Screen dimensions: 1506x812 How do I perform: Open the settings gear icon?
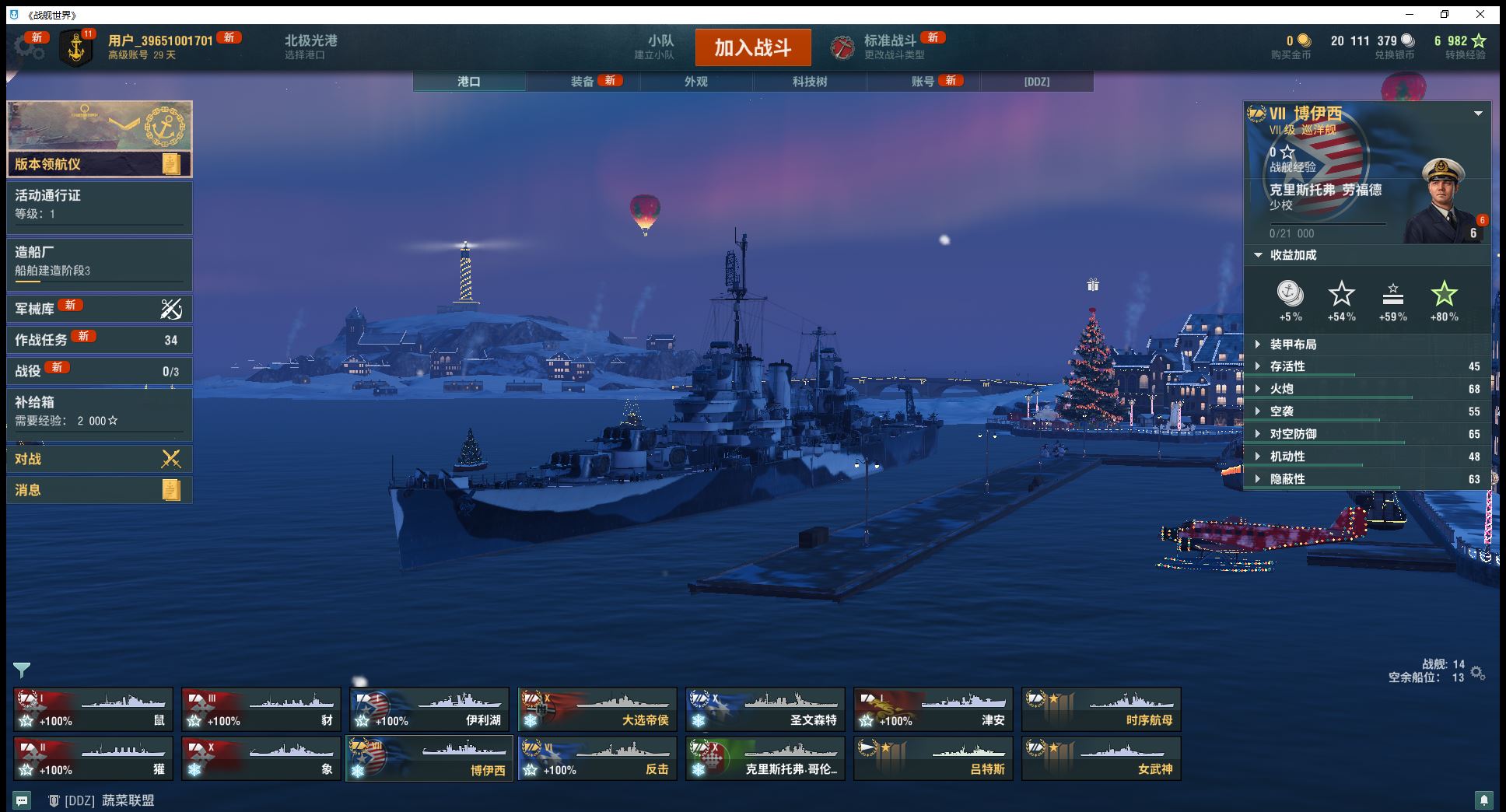[x=30, y=47]
